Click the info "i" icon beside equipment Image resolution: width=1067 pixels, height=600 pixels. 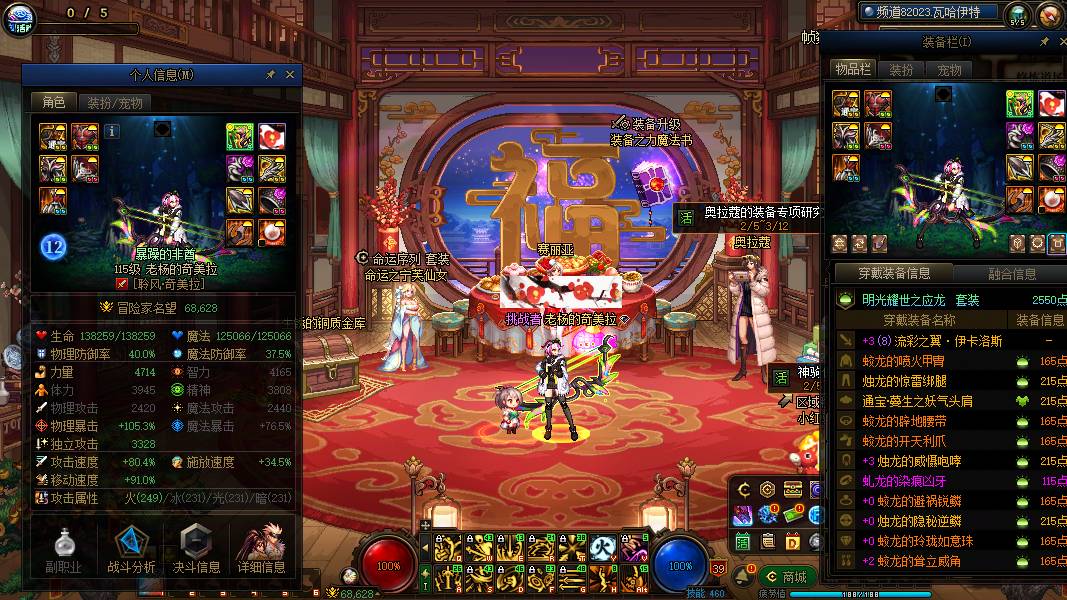(x=112, y=130)
